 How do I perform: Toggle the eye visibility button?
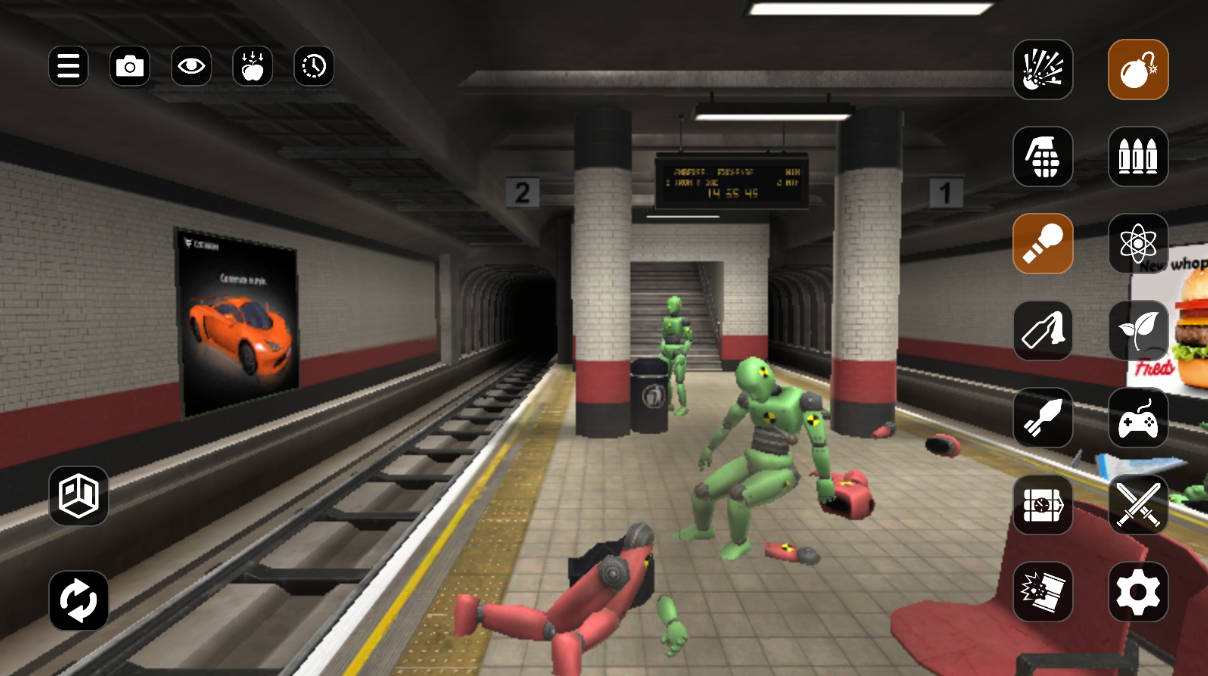tap(191, 67)
